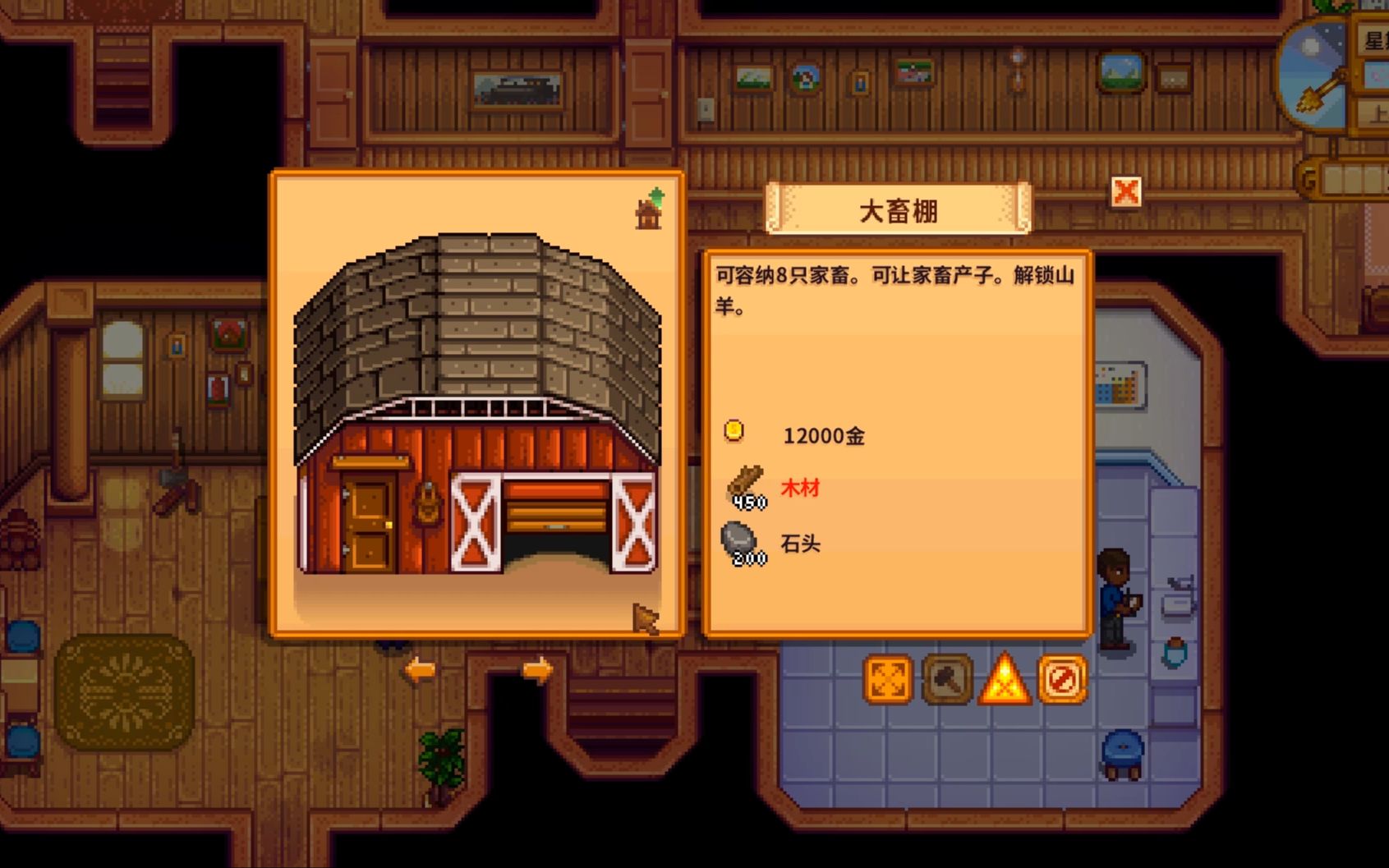Close the carpenter menu with the red X
Viewport: 1389px width, 868px height.
pos(1128,191)
